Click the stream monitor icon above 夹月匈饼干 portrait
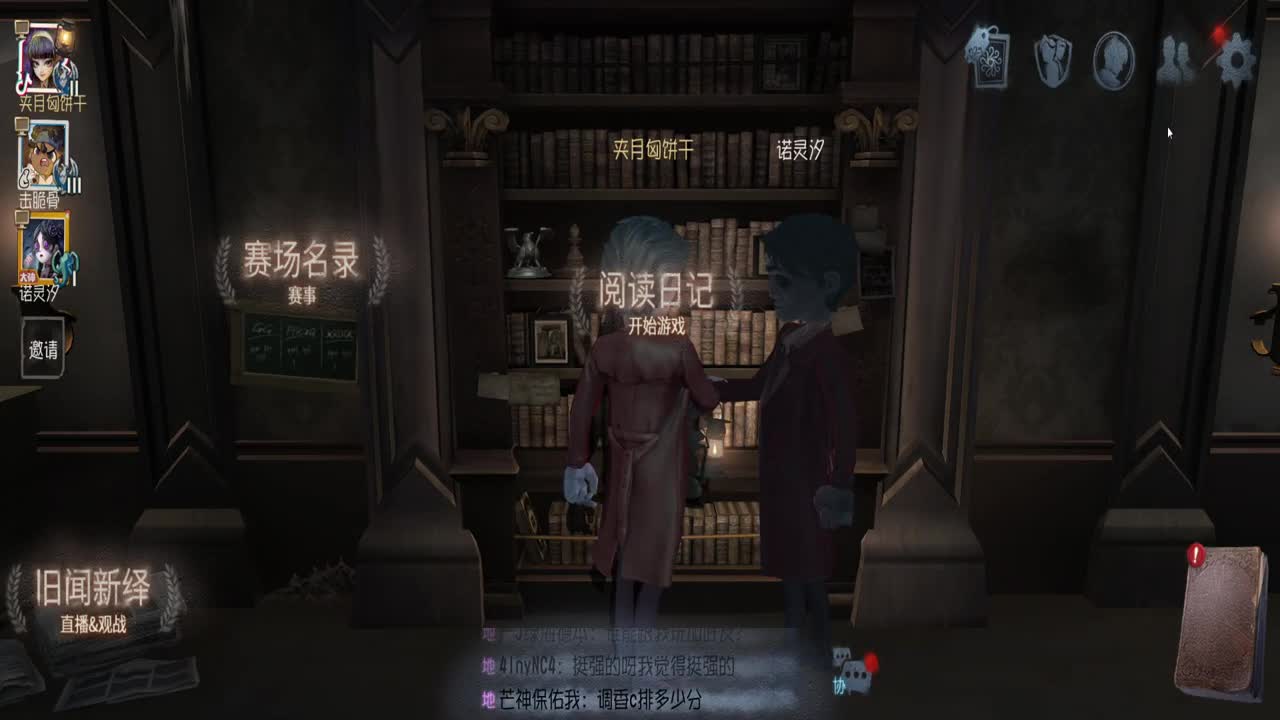1280x720 pixels. coord(22,26)
